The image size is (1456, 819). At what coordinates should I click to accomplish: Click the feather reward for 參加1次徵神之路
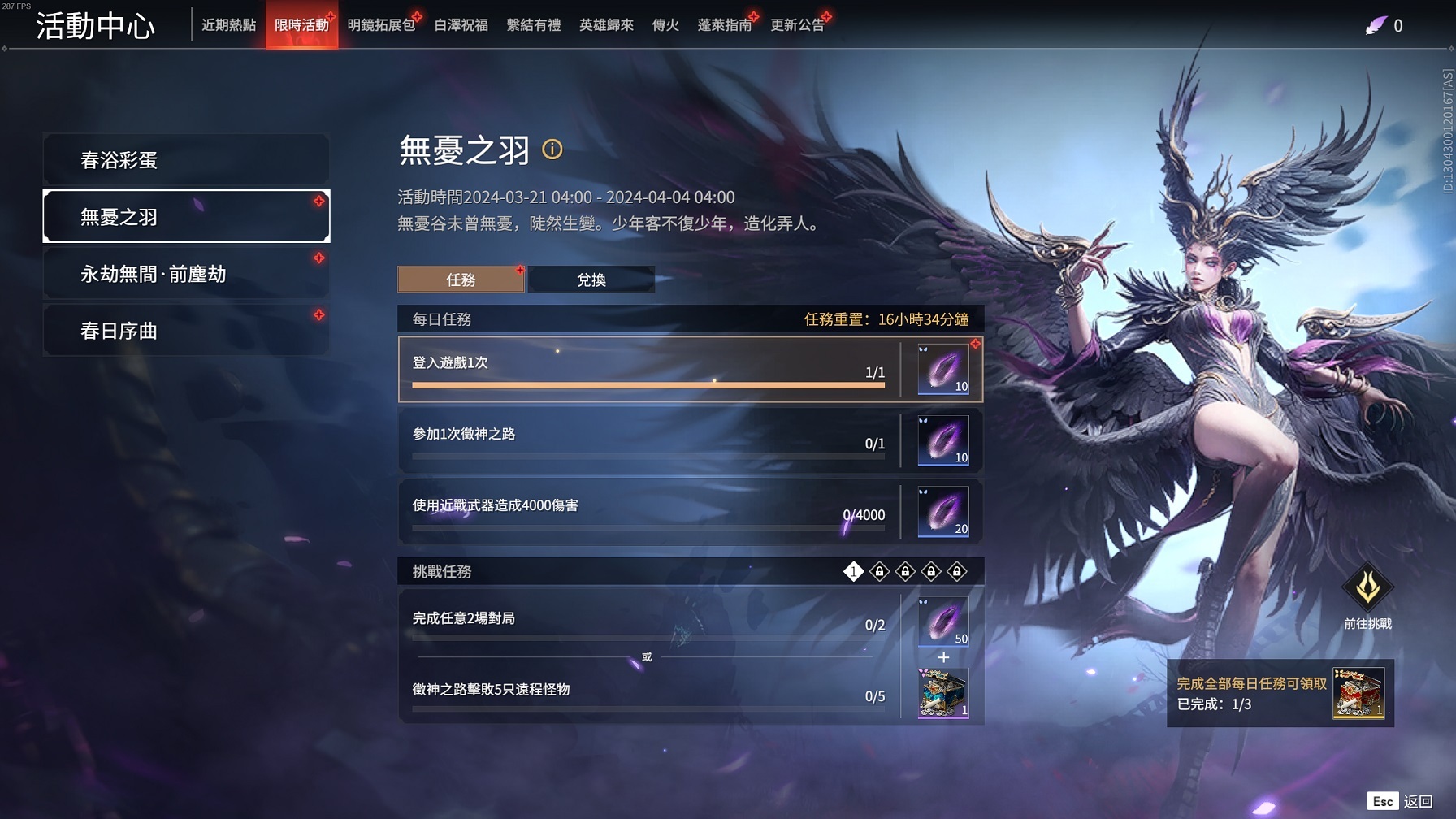pyautogui.click(x=942, y=441)
